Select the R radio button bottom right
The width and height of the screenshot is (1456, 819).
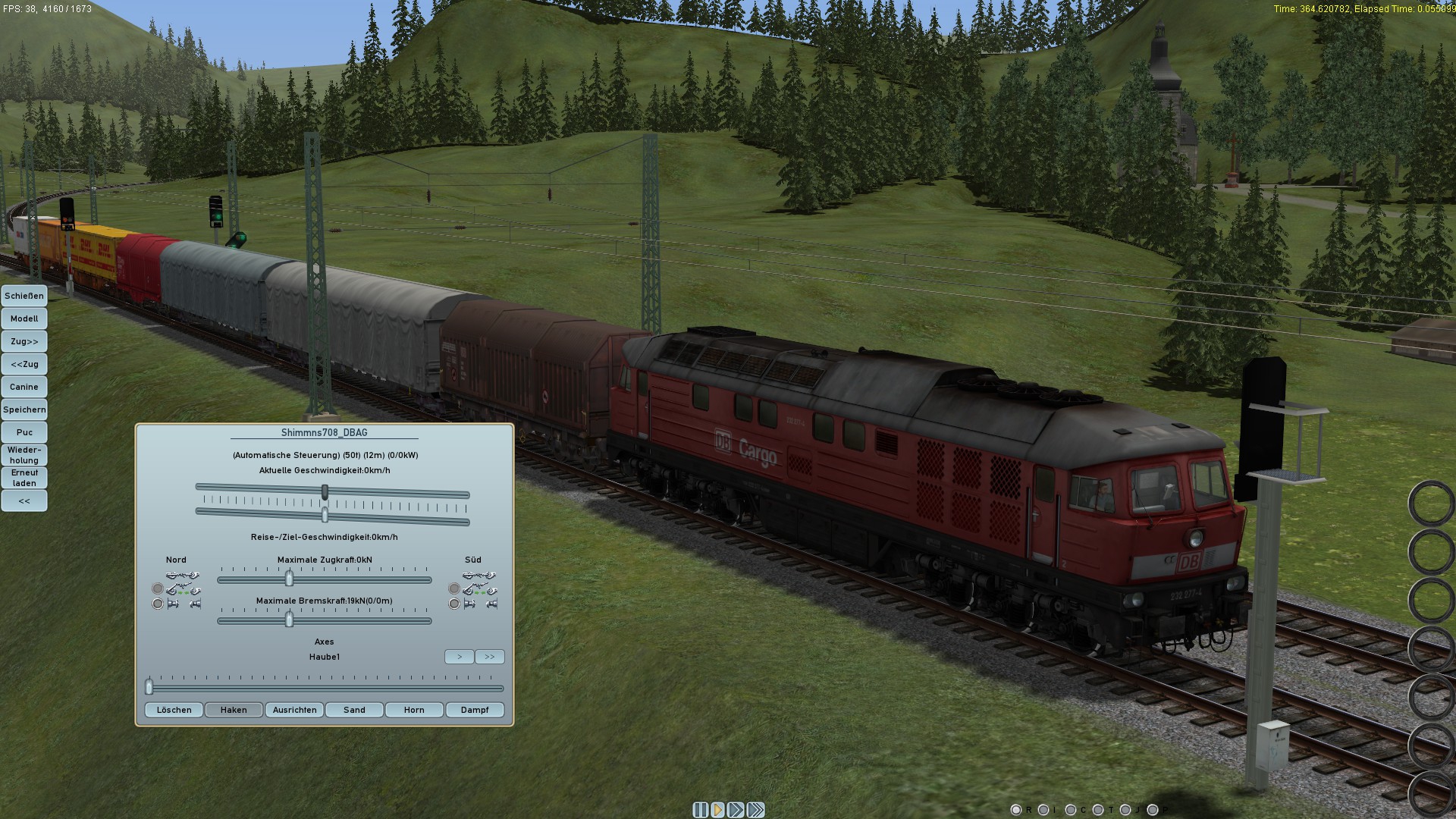1017,810
